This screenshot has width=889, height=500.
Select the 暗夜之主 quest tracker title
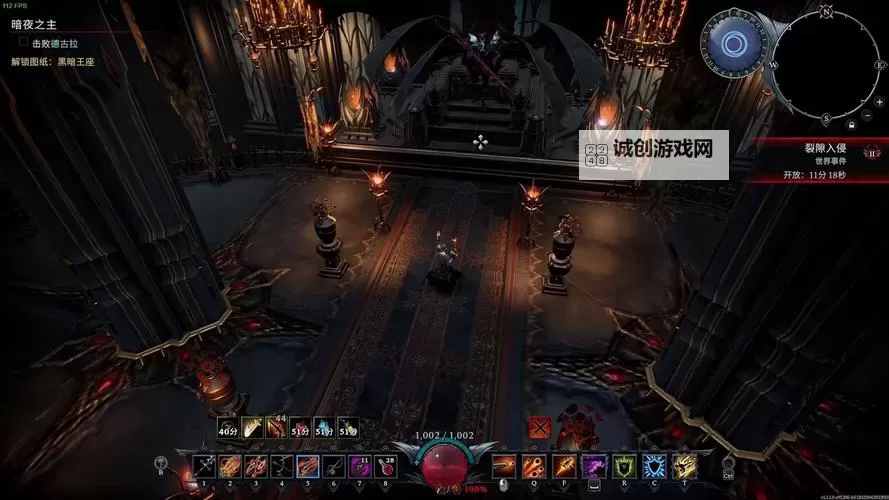[x=33, y=27]
